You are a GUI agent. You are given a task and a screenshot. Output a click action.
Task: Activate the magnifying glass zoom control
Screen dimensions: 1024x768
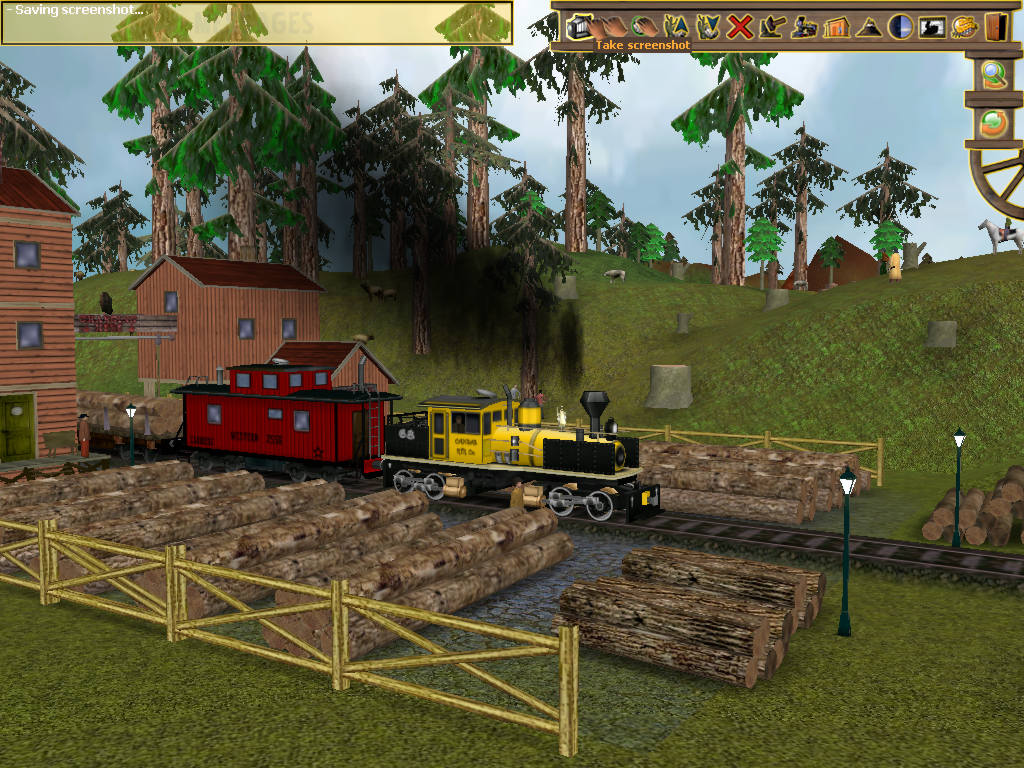993,75
